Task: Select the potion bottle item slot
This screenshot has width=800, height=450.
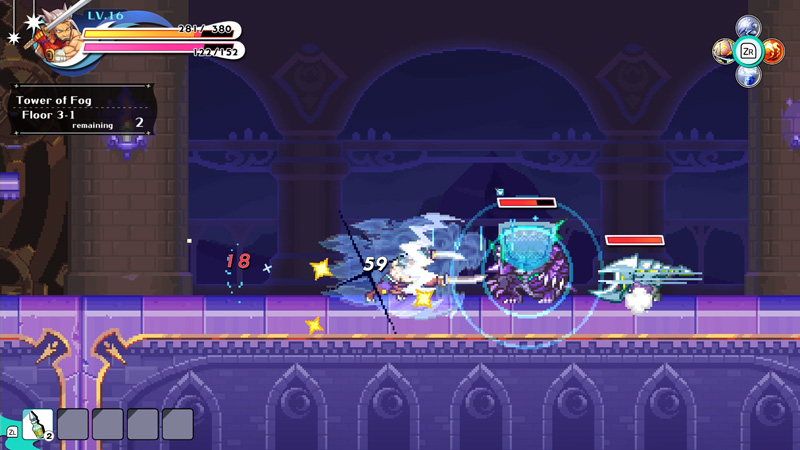Action: point(37,423)
